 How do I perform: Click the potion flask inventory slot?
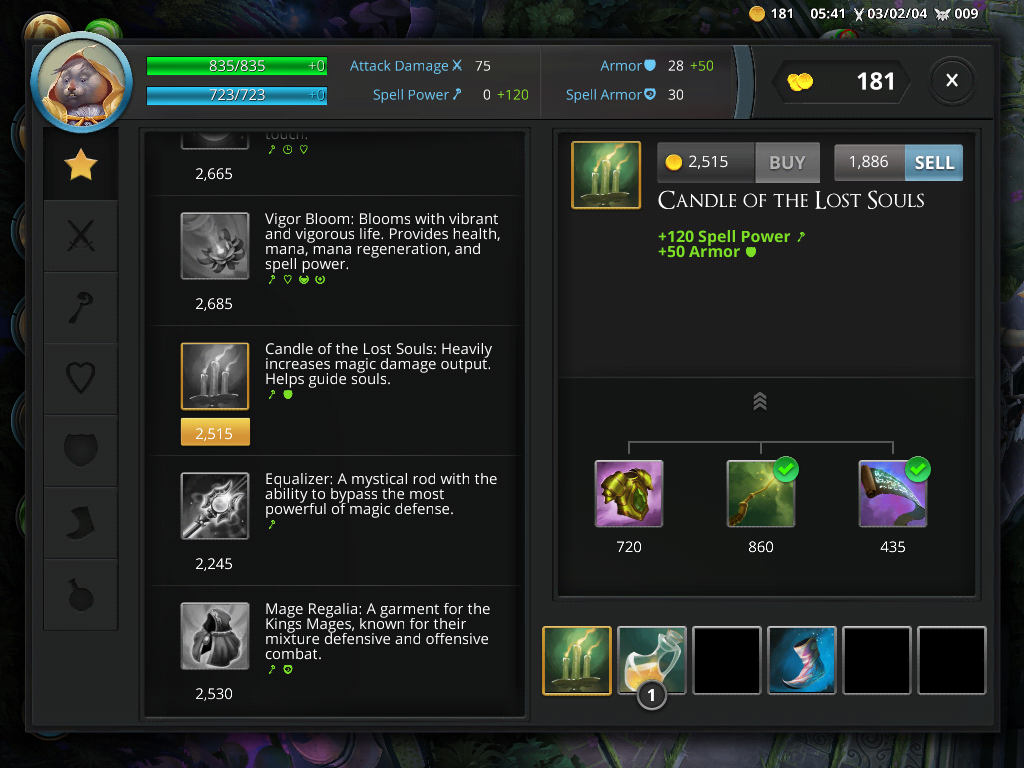click(x=652, y=660)
